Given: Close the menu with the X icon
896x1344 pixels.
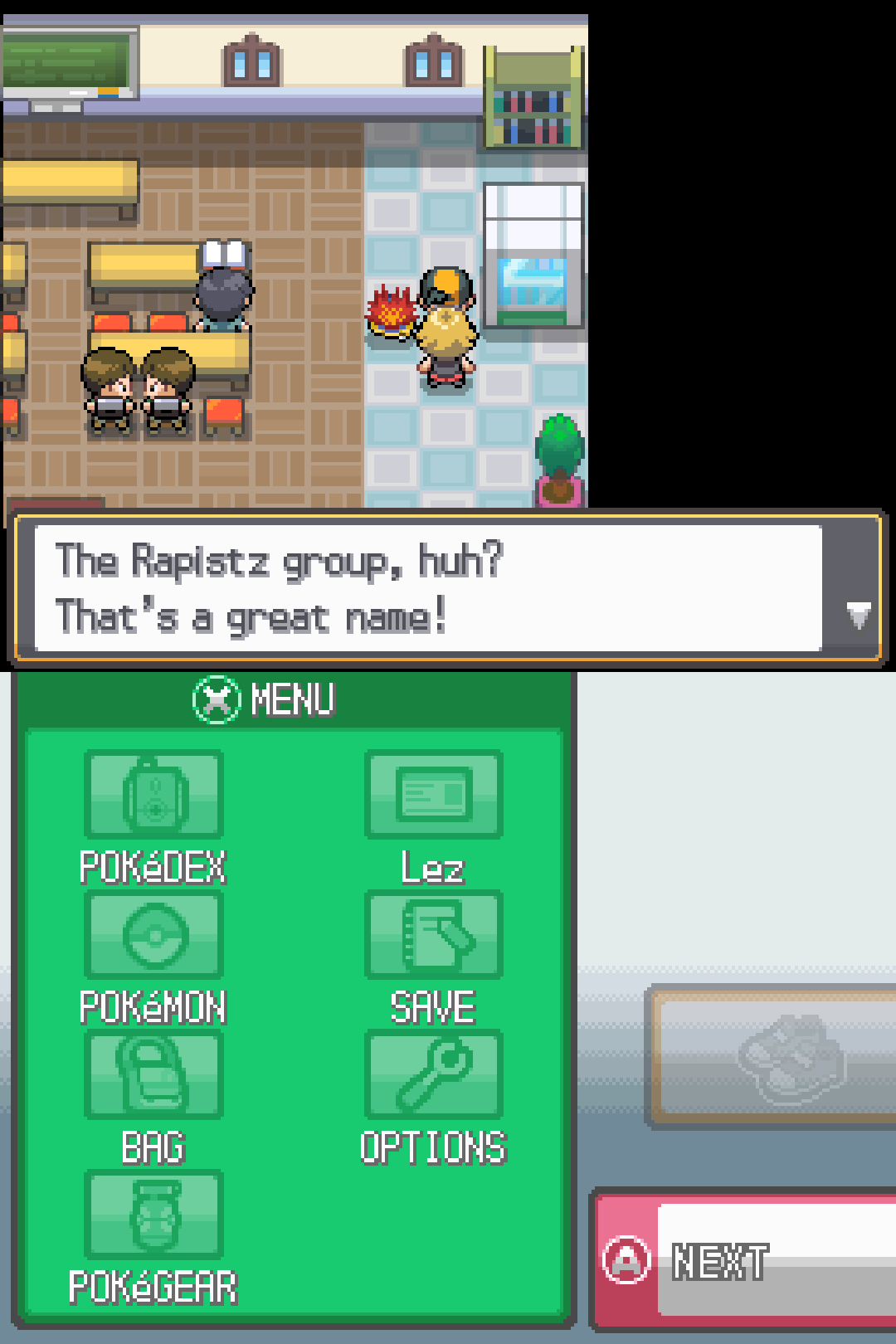Looking at the screenshot, I should click(217, 699).
